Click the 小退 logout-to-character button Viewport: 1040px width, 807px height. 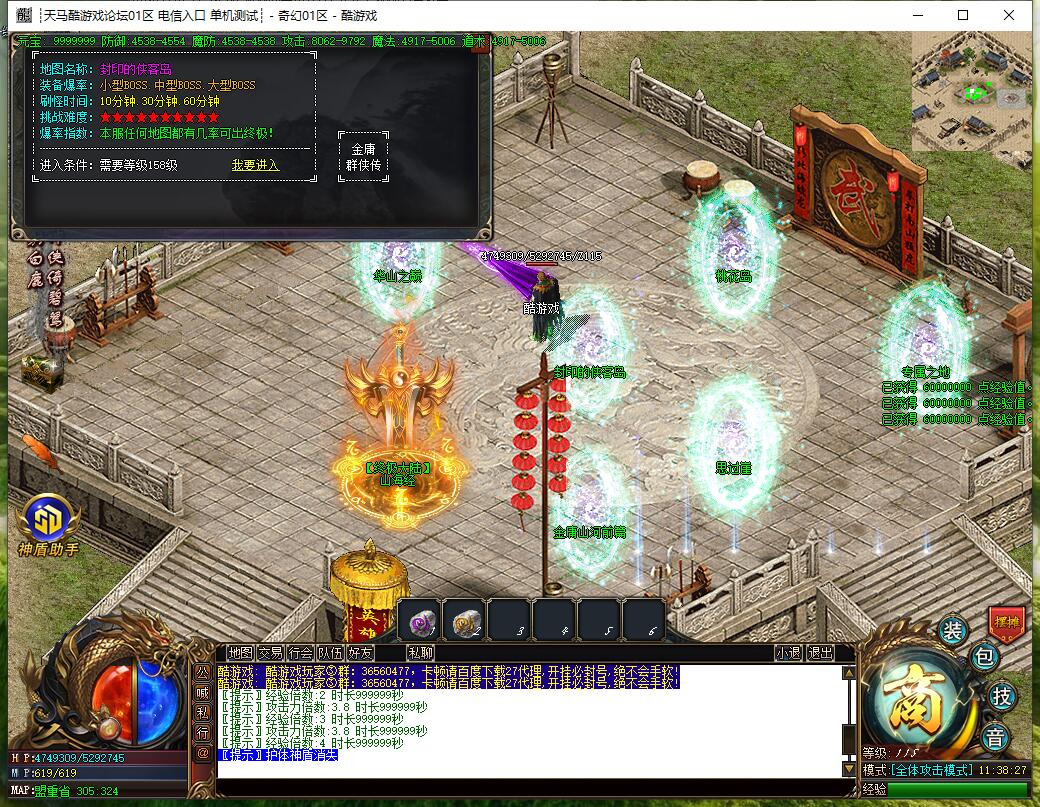pos(788,653)
